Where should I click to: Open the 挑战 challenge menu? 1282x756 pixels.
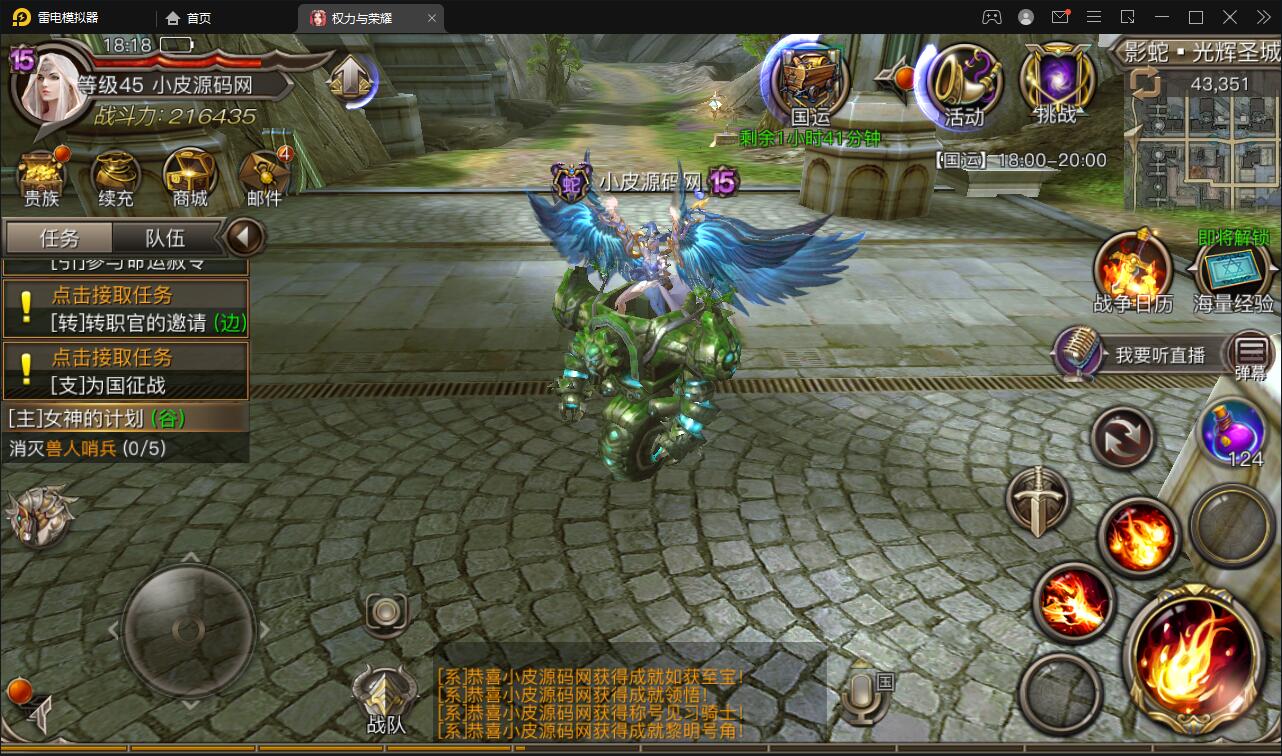[1056, 83]
